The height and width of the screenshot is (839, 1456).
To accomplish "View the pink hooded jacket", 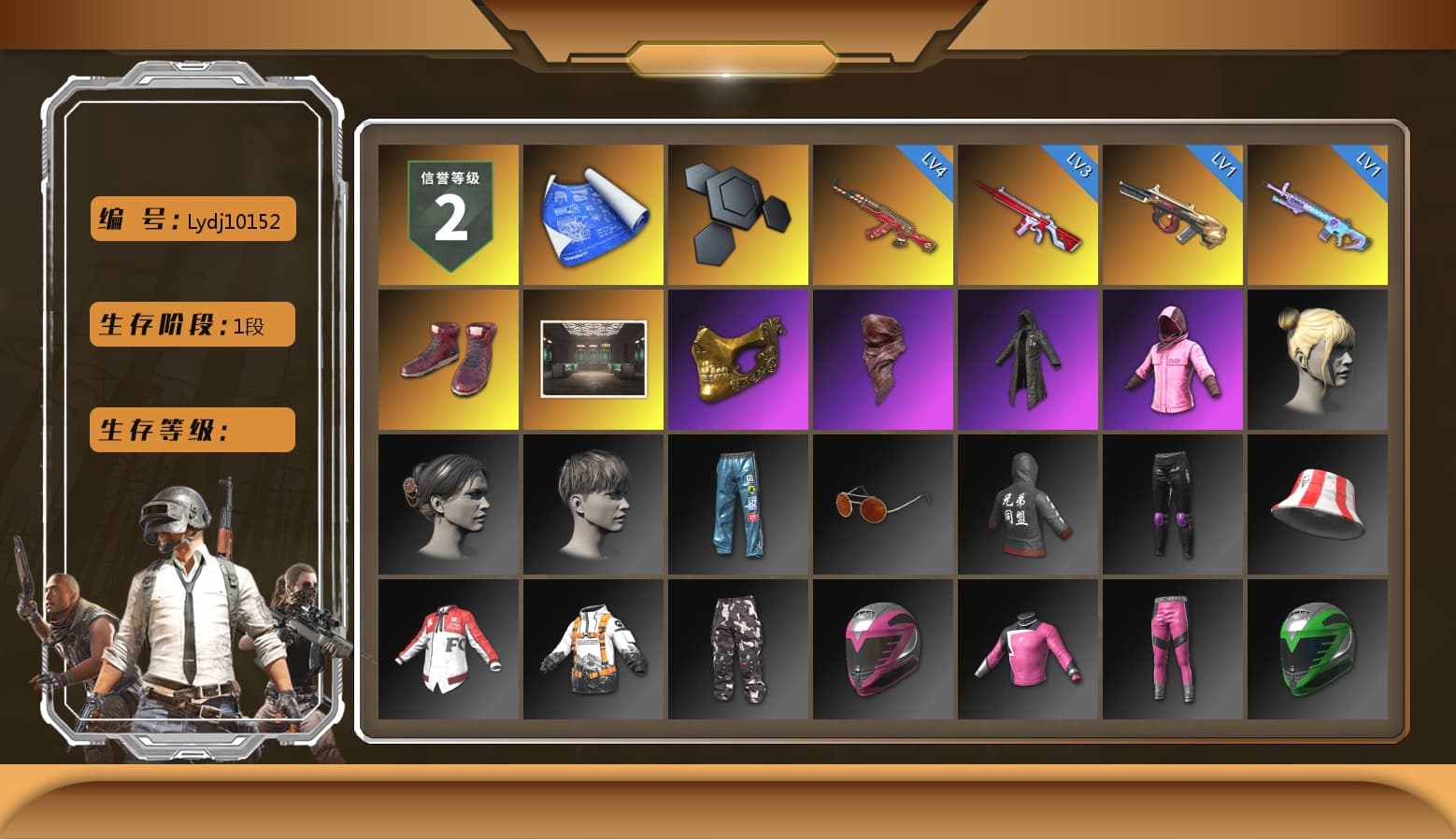I will tap(1173, 359).
